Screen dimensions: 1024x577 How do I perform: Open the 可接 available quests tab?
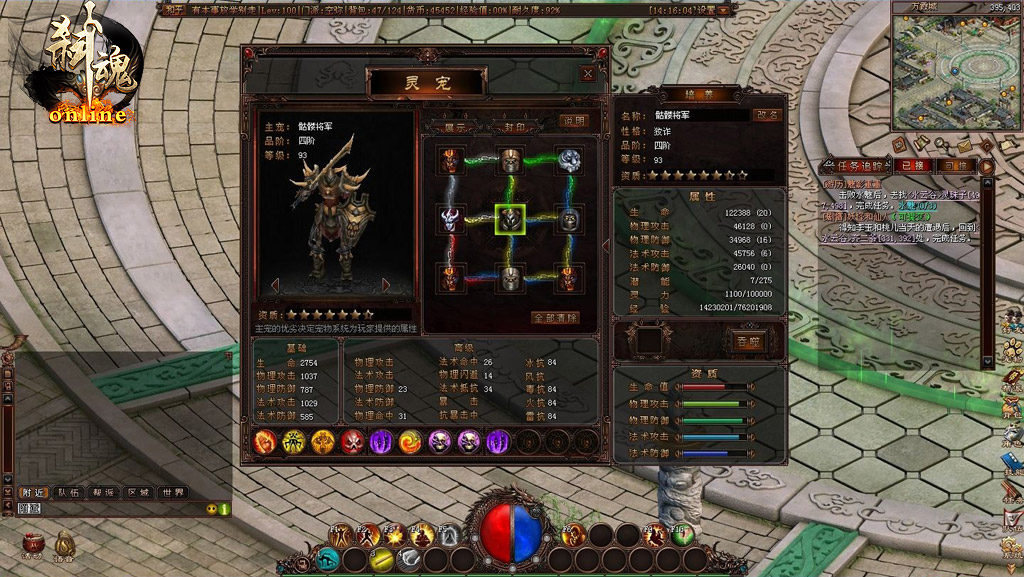point(955,165)
